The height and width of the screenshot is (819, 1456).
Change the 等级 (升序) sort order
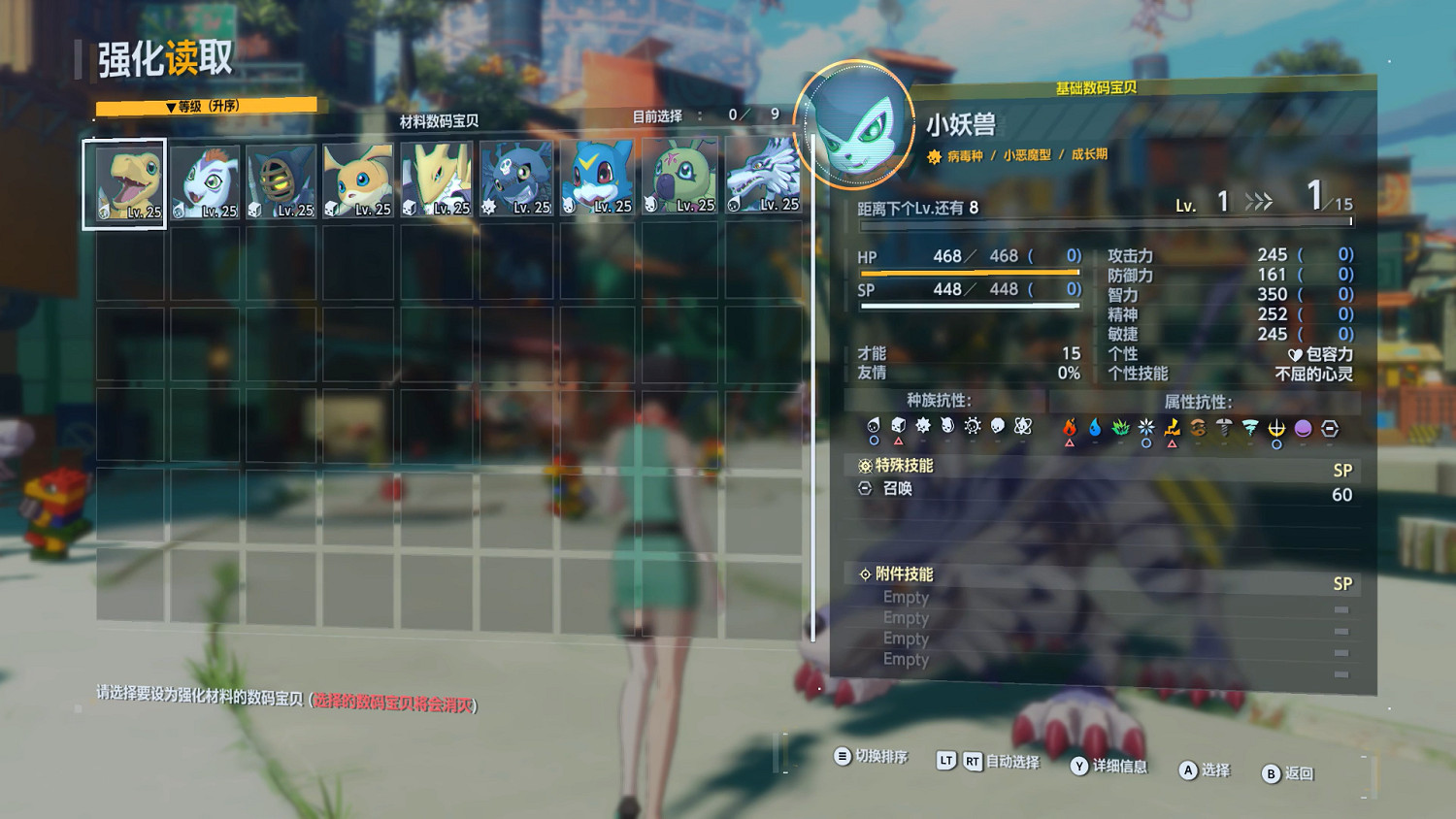click(206, 106)
